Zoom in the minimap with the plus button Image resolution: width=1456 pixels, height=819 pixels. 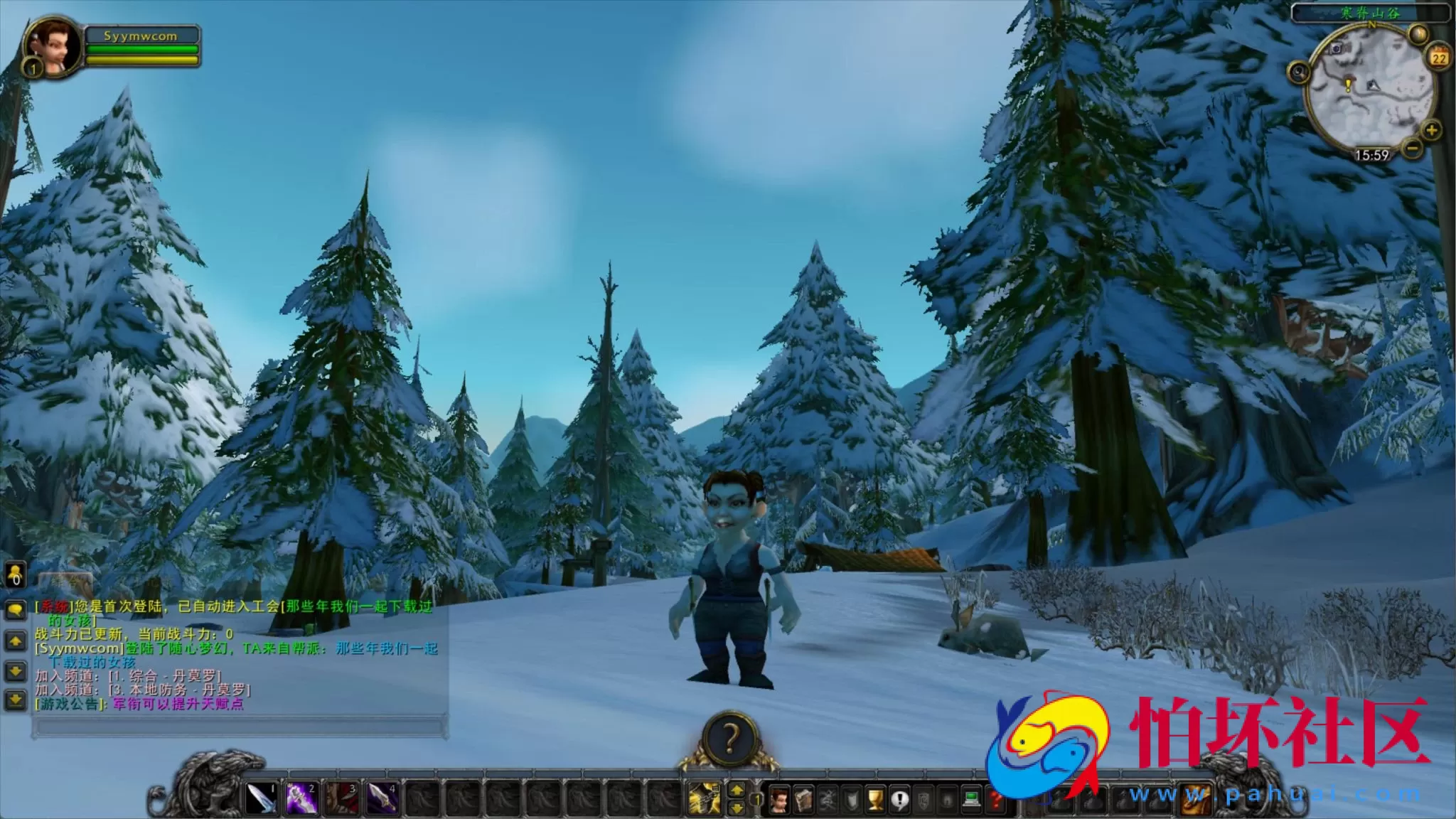click(x=1431, y=130)
